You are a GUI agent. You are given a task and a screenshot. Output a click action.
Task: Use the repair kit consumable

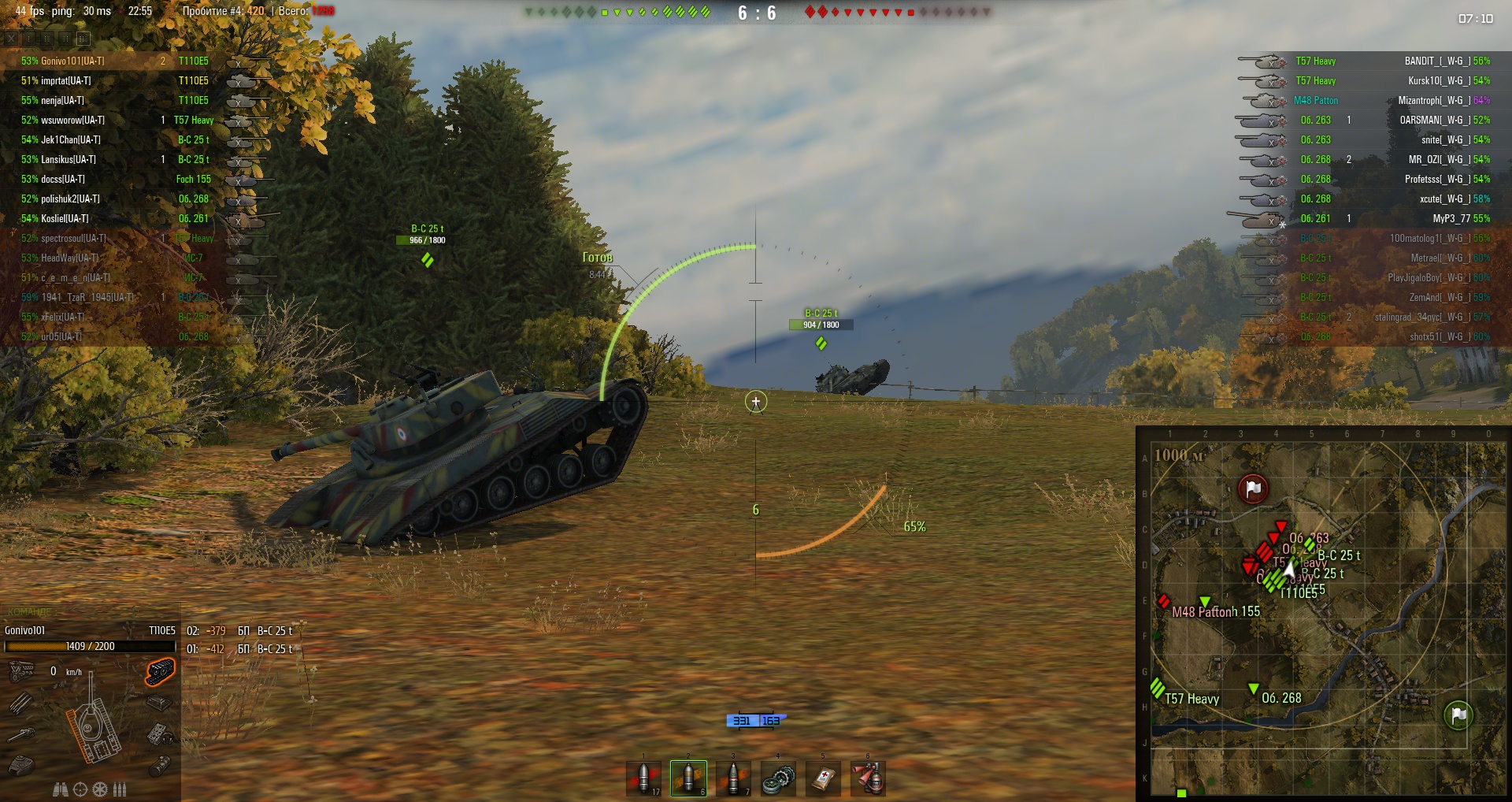click(x=778, y=778)
